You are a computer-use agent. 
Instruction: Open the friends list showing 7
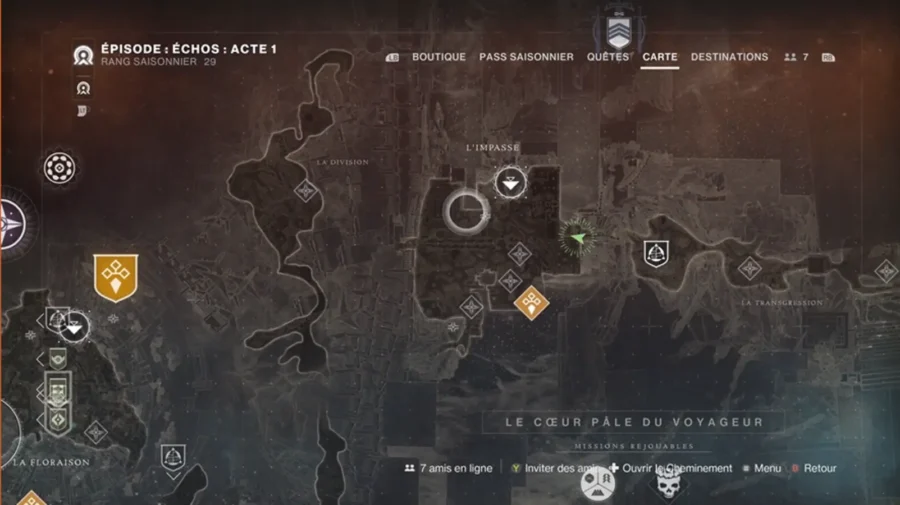pos(797,57)
